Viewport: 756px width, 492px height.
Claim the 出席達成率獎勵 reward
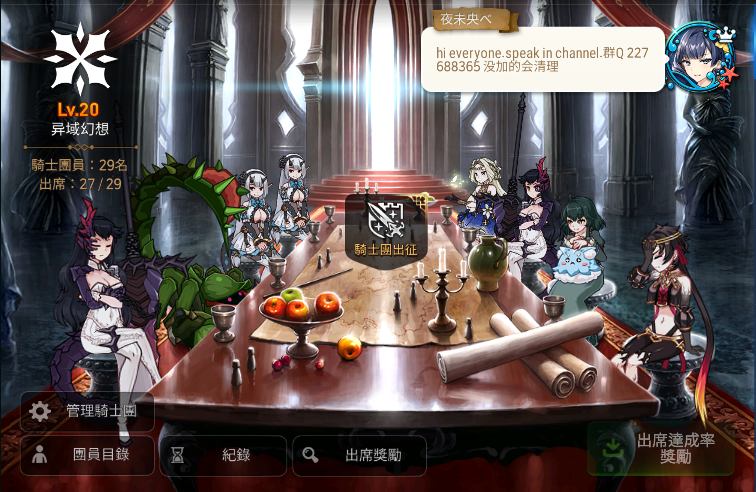[661, 448]
